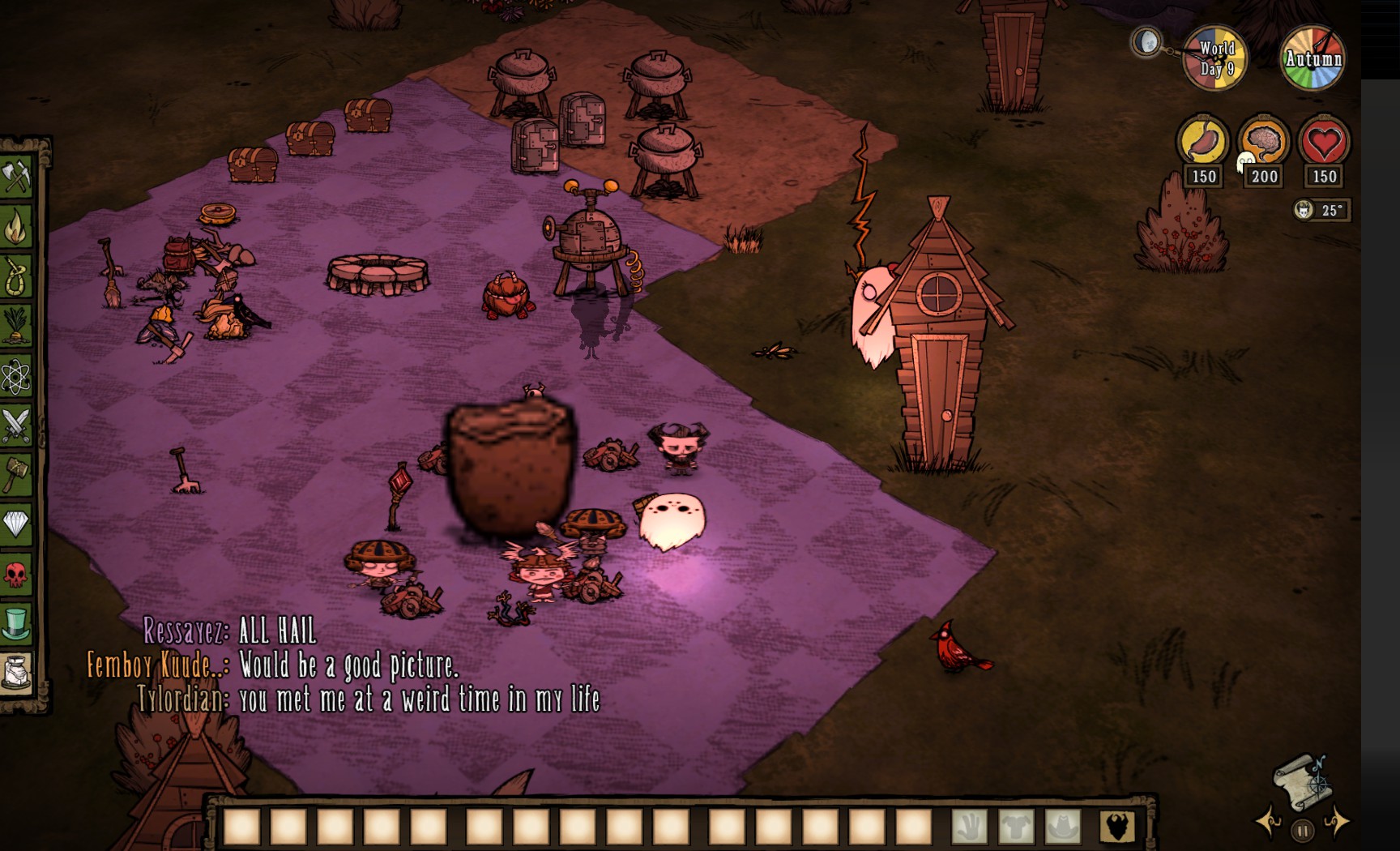Rotate camera with the right arrow
The image size is (1400, 851).
[1336, 822]
